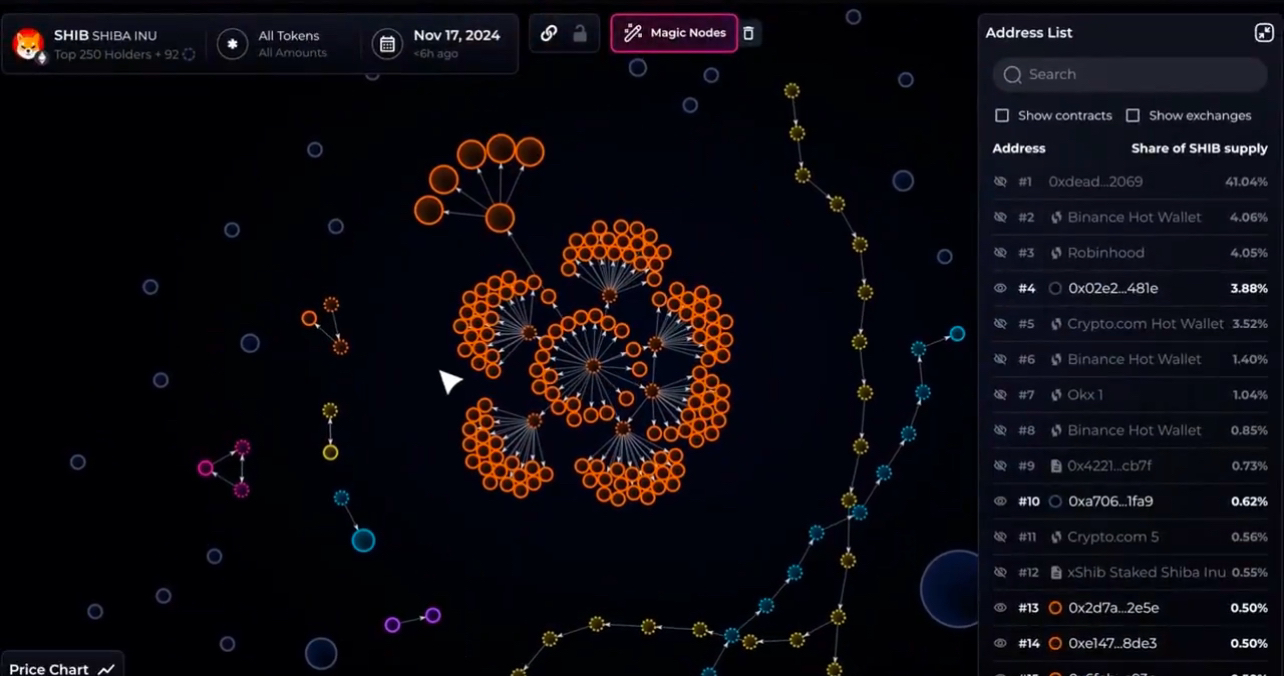
Task: Open the Price Chart panel
Action: (60, 668)
